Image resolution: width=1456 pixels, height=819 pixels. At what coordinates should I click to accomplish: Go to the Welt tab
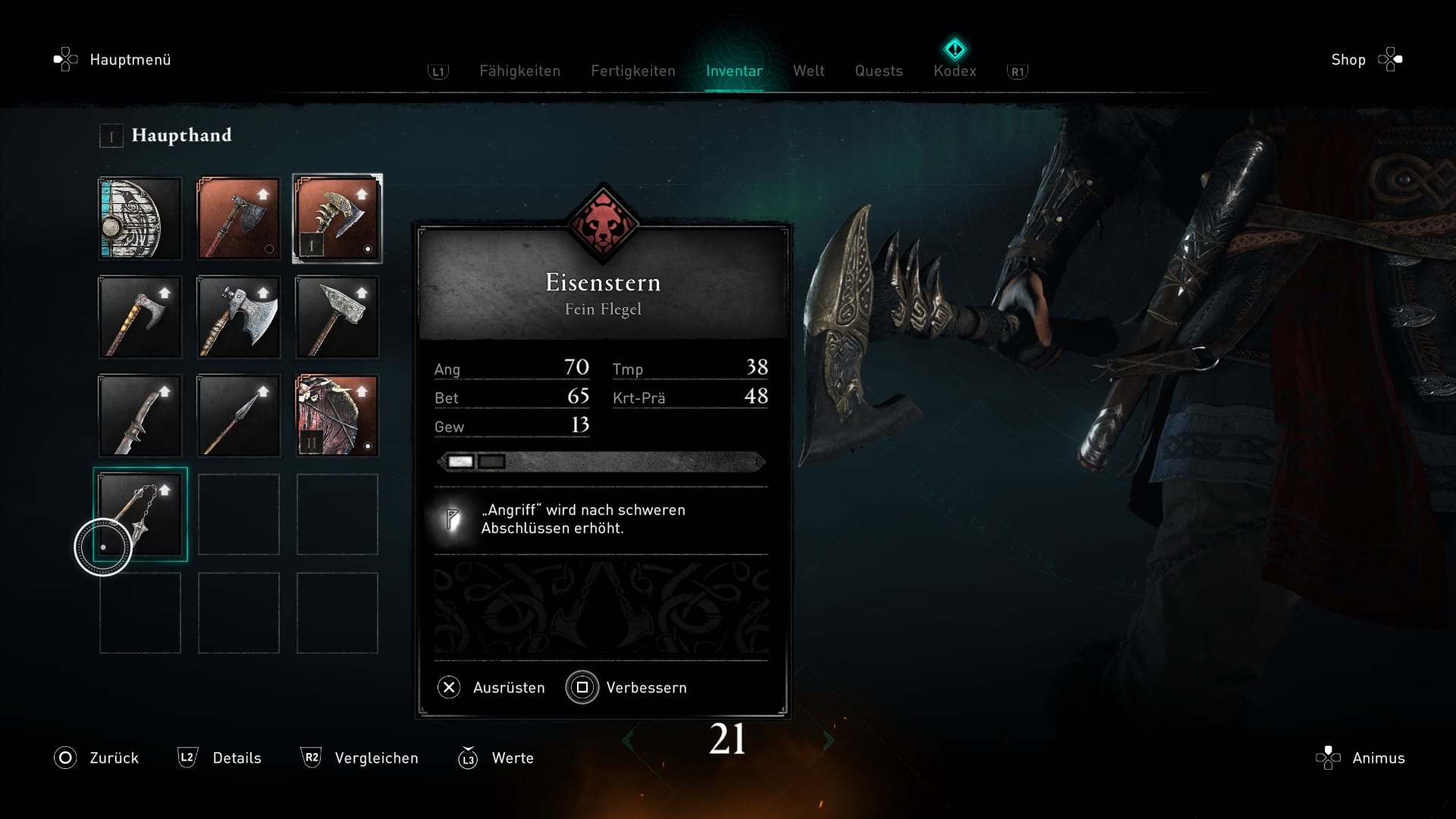(x=808, y=71)
